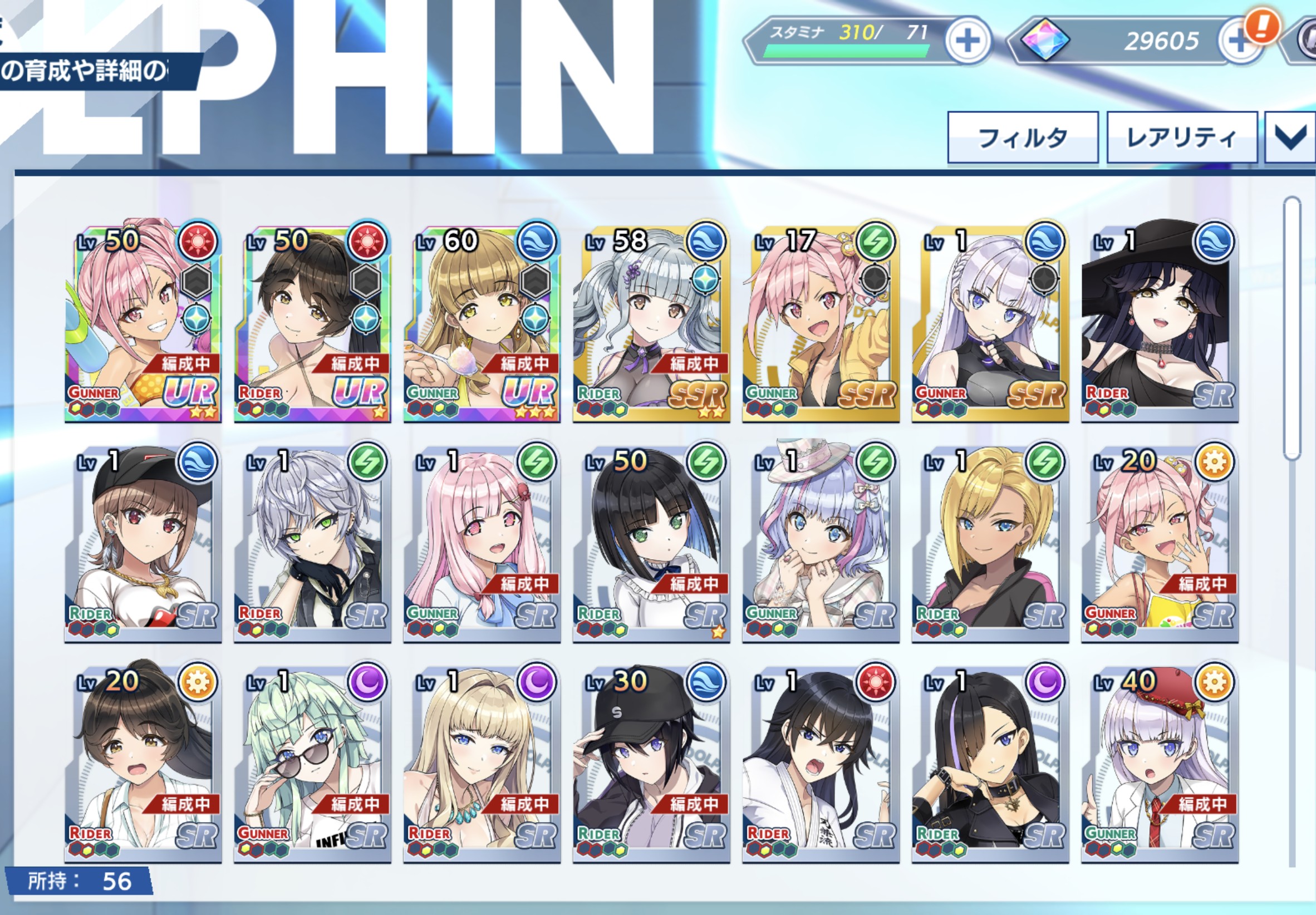Toggle sort order with the down arrow
Screen dimensions: 1316x915
(1291, 137)
